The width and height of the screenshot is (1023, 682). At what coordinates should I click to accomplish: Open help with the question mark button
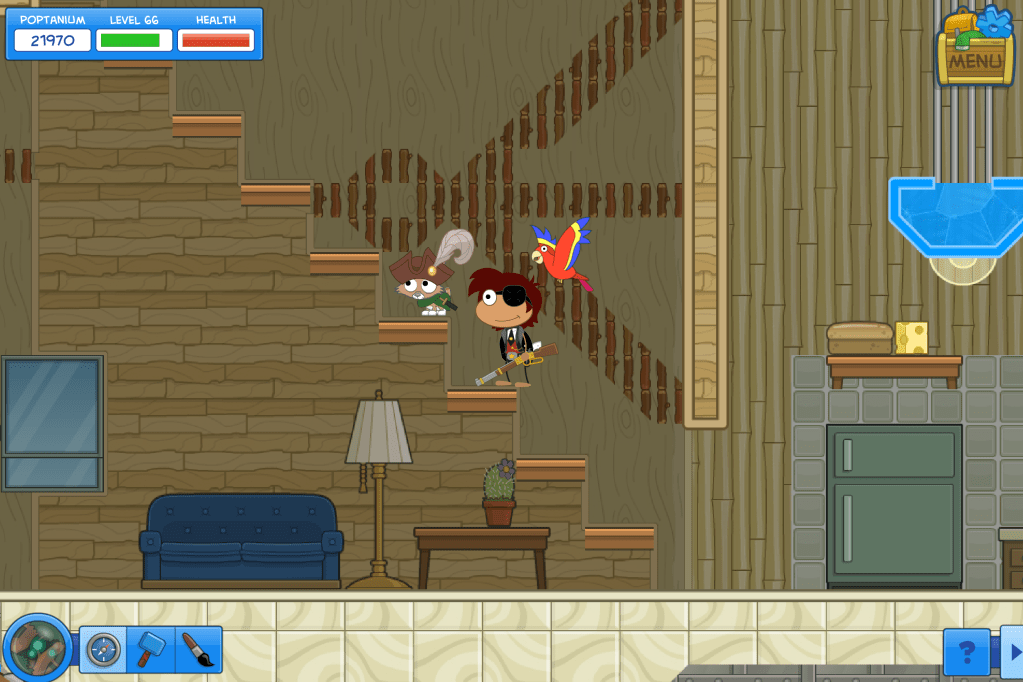[x=966, y=652]
